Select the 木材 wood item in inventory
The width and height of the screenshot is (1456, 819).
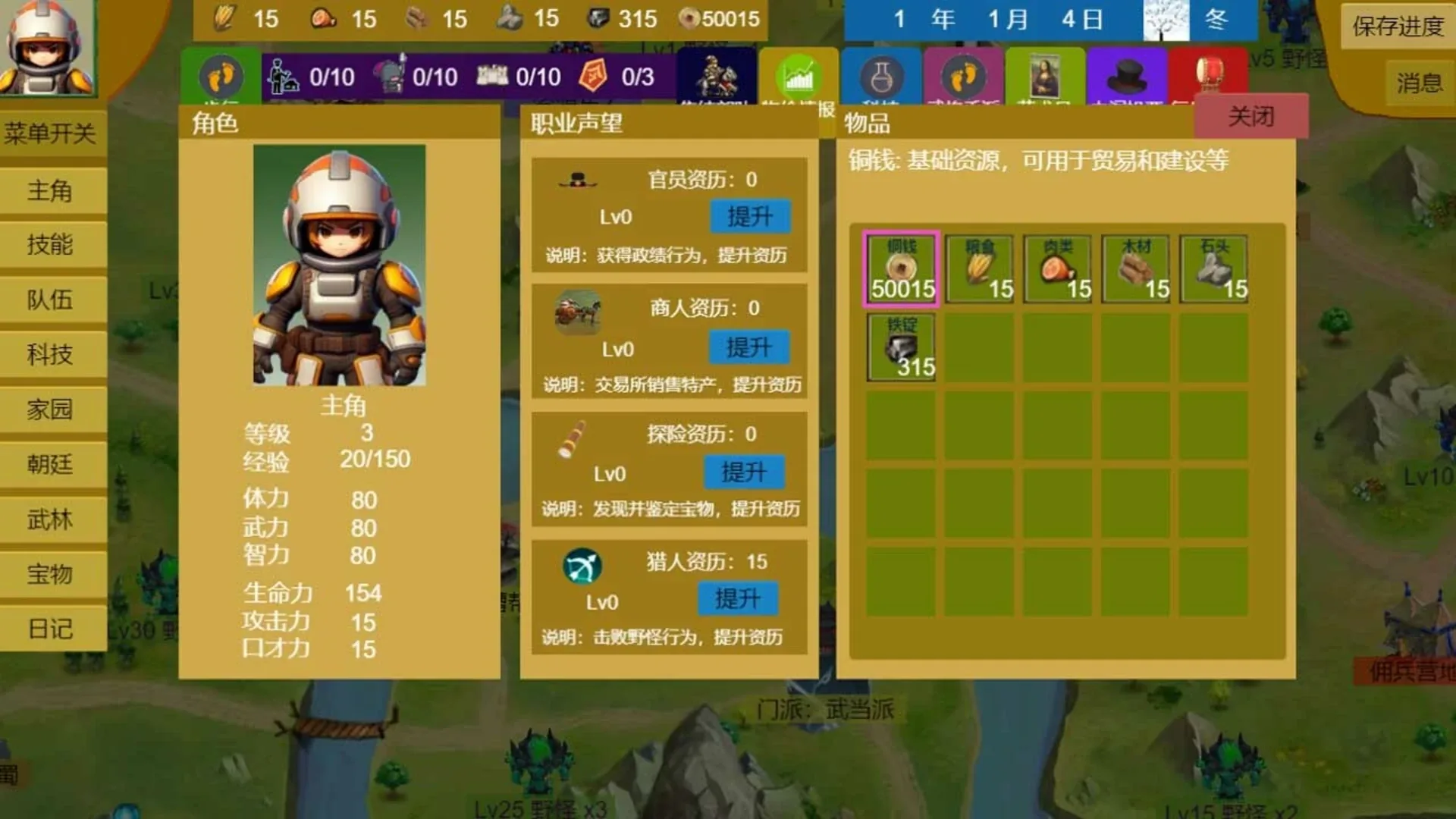click(x=1134, y=267)
